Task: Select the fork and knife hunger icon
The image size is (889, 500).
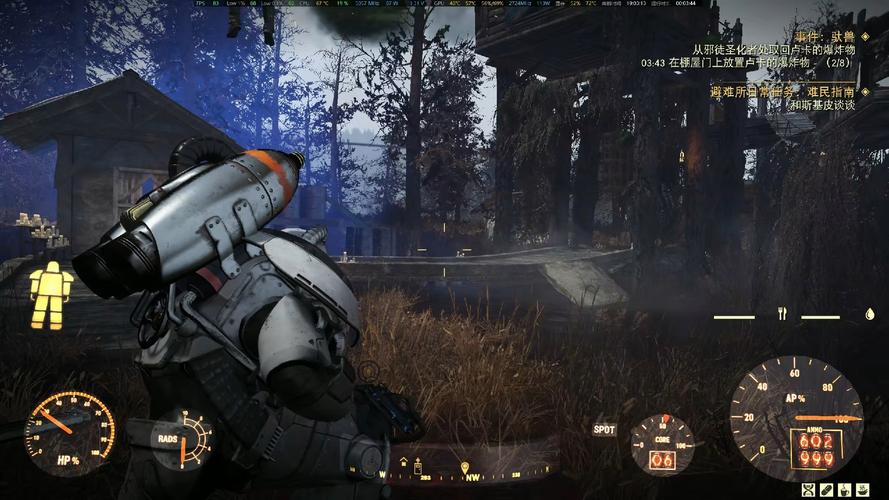Action: click(783, 314)
